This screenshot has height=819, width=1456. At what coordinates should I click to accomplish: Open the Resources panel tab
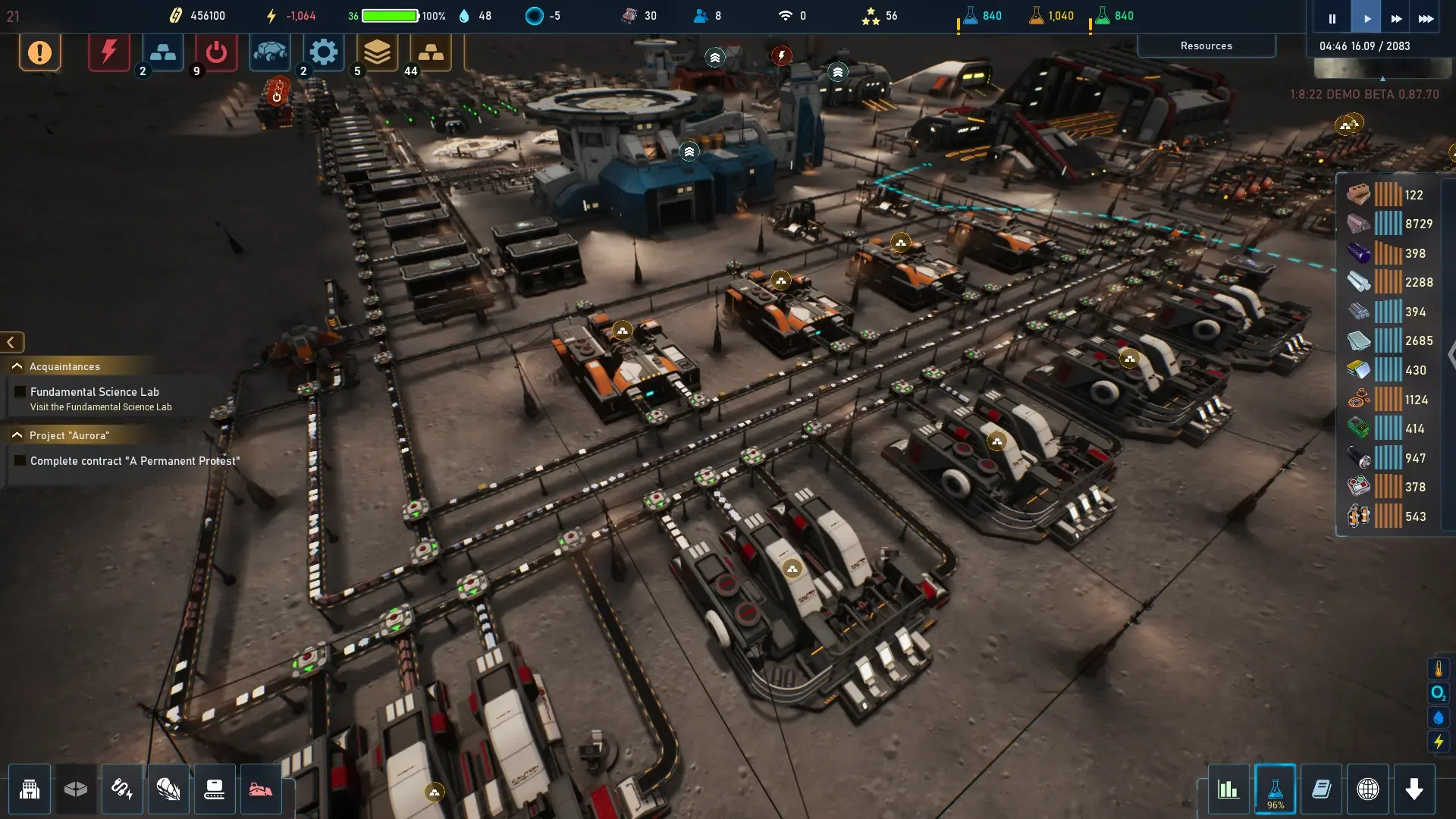pos(1206,45)
